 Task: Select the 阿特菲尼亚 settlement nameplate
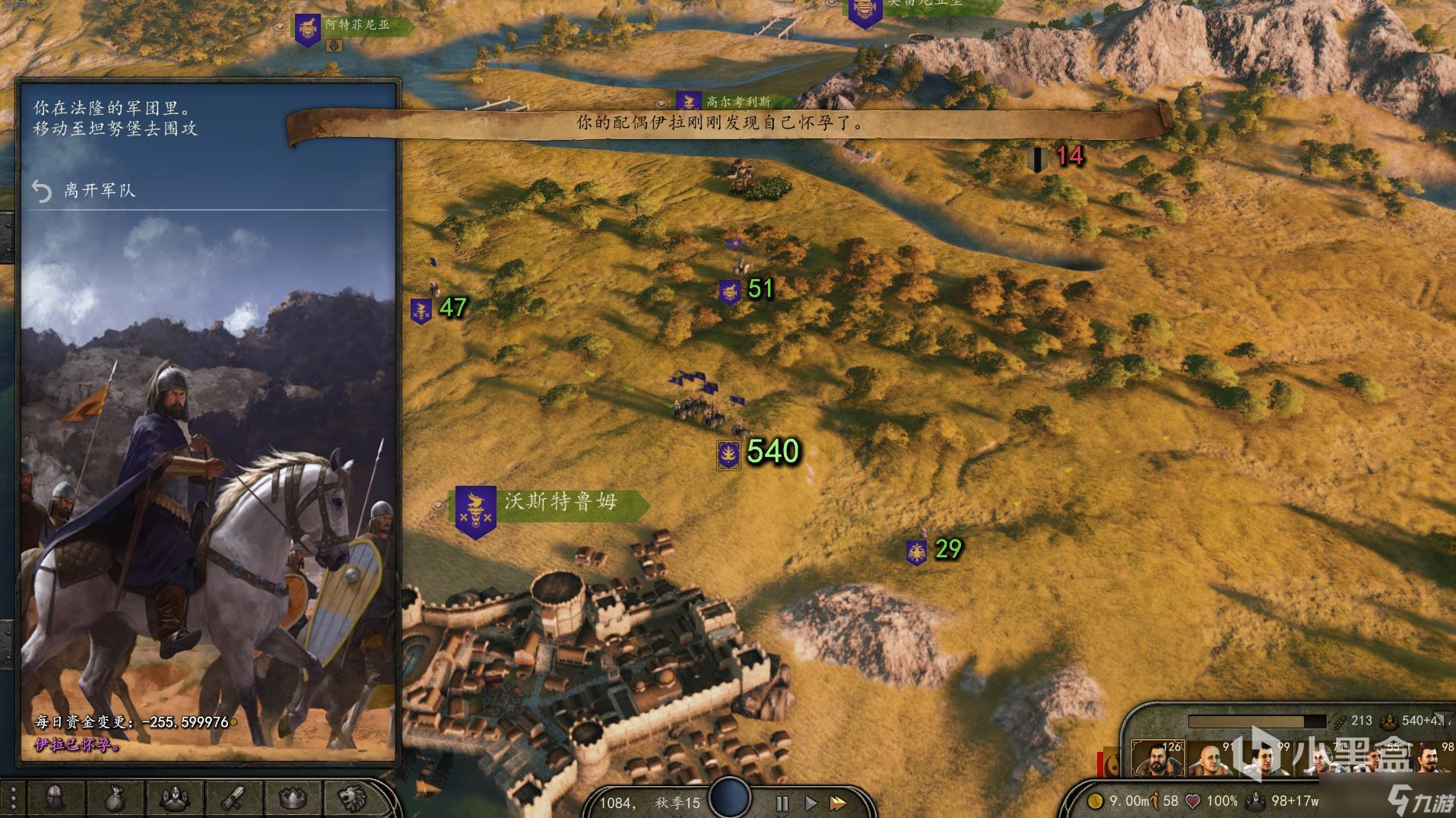[x=356, y=25]
